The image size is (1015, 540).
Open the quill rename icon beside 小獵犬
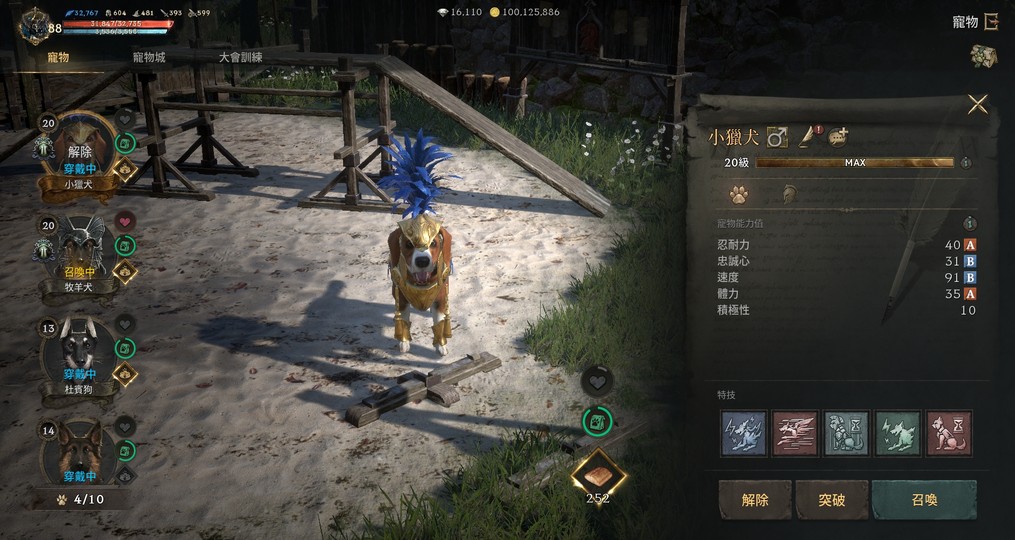[x=806, y=136]
